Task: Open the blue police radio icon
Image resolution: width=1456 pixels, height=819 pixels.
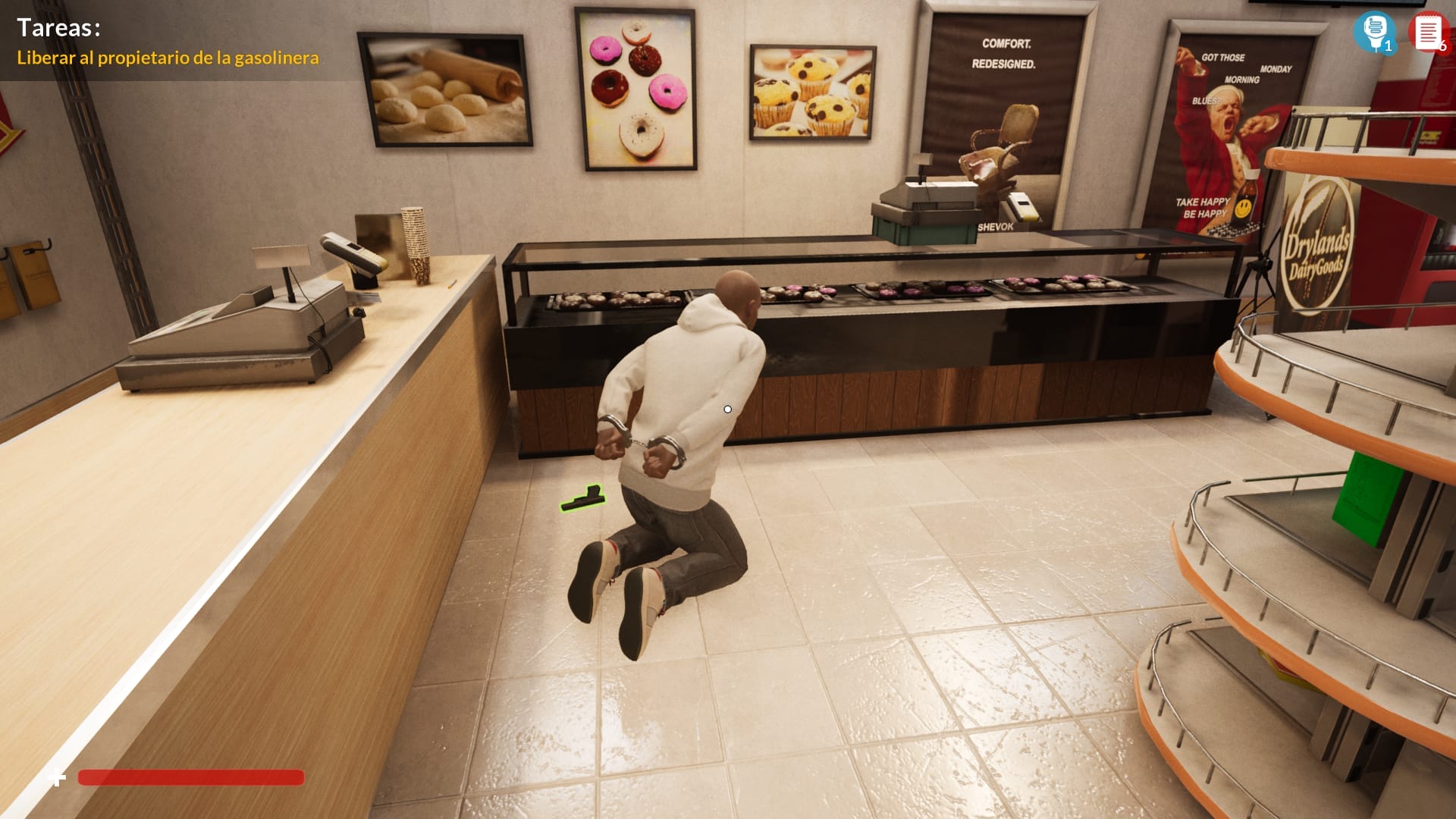Action: [1373, 31]
